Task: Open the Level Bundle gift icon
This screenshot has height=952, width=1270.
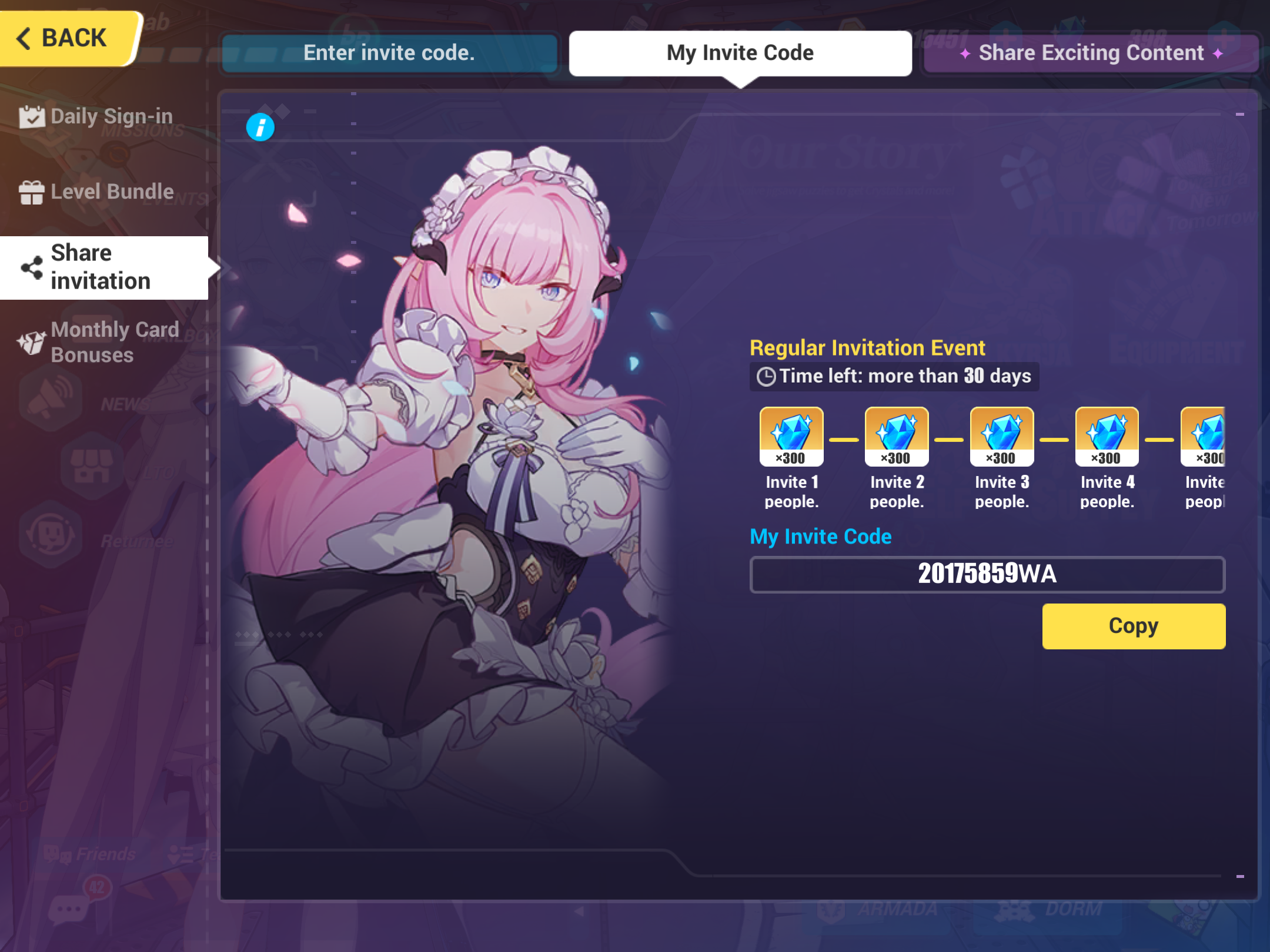Action: coord(32,191)
